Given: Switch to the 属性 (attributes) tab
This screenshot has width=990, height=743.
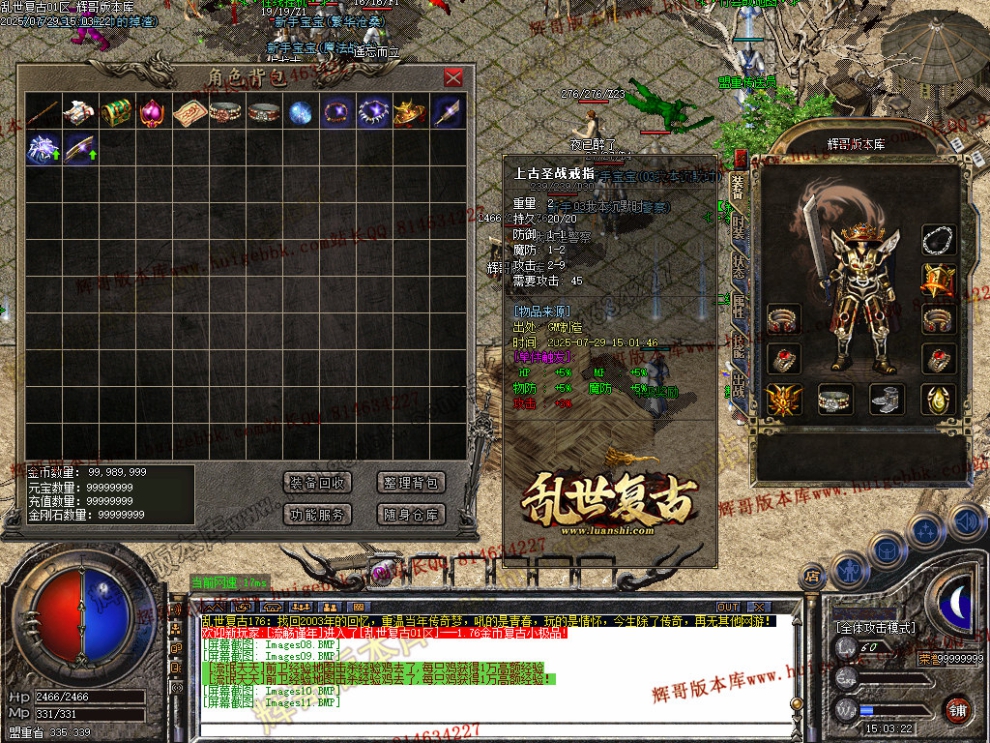Looking at the screenshot, I should coord(739,308).
